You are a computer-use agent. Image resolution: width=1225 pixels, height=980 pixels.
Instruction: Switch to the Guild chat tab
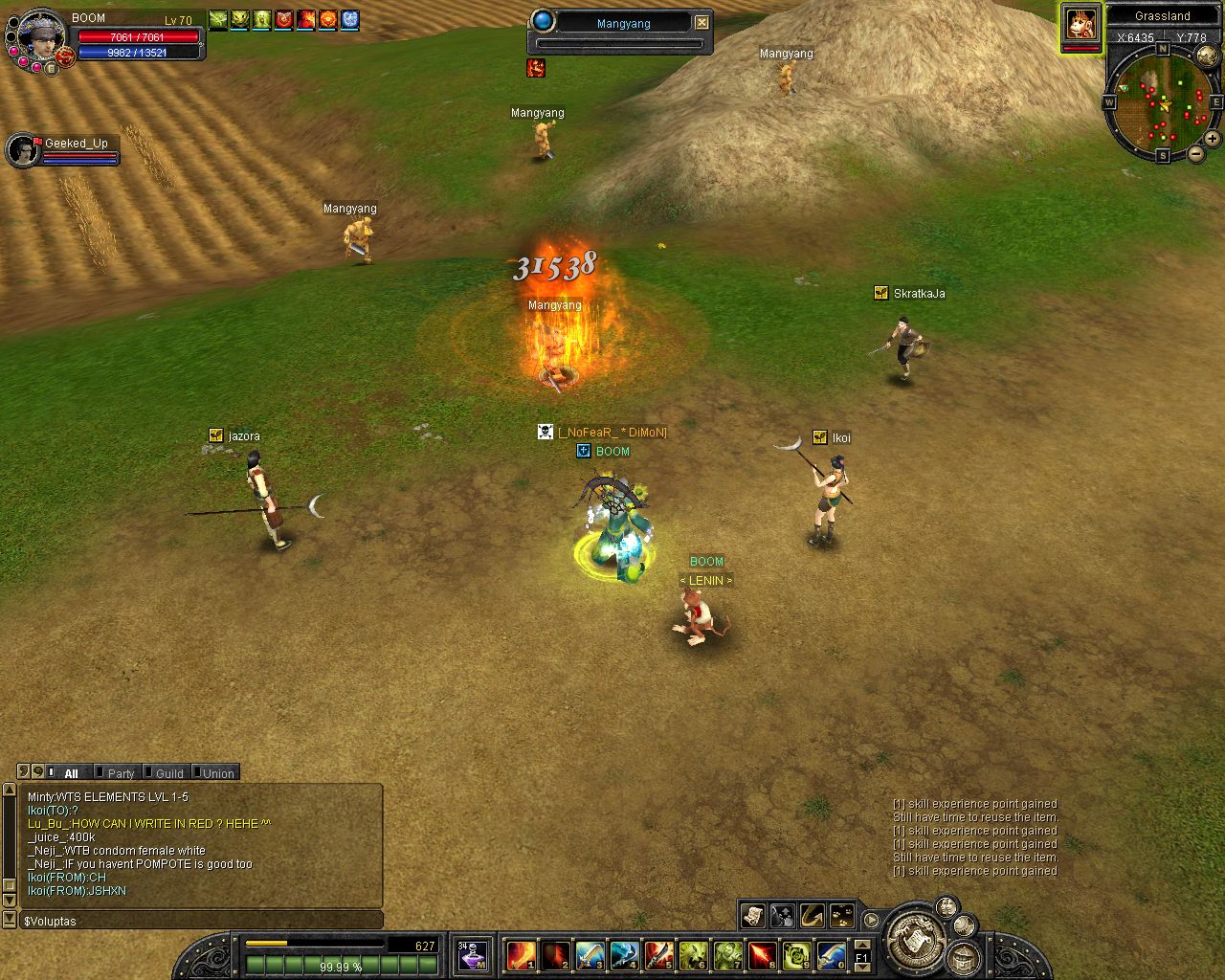coord(169,773)
